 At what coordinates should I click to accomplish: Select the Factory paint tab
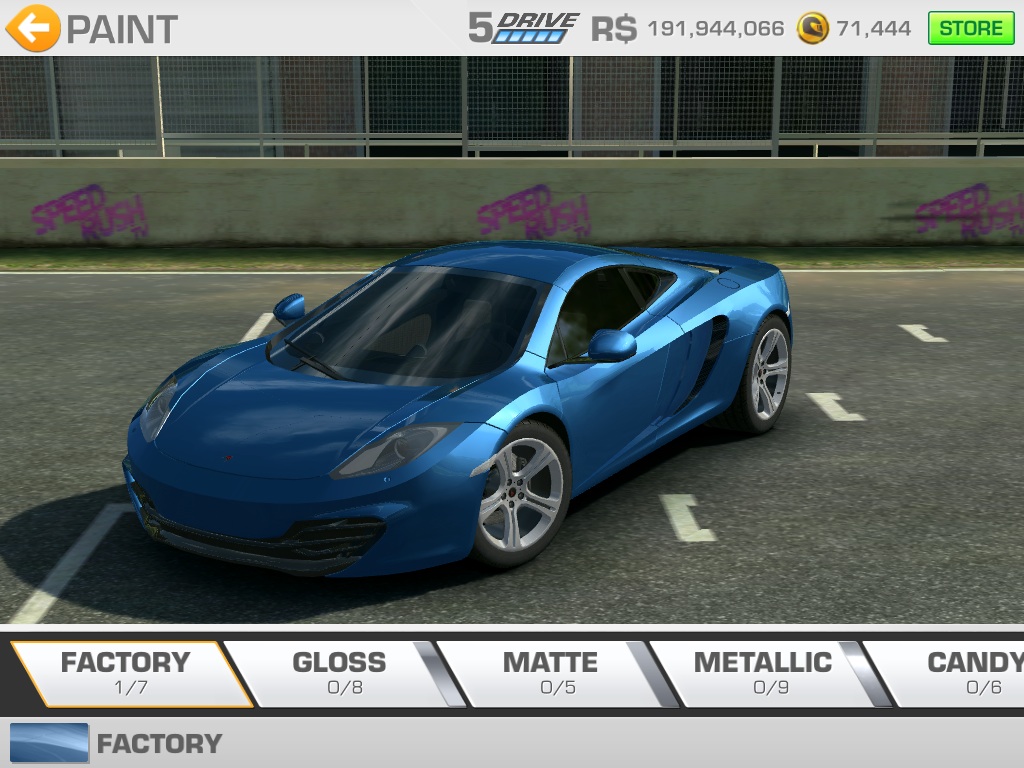[125, 673]
